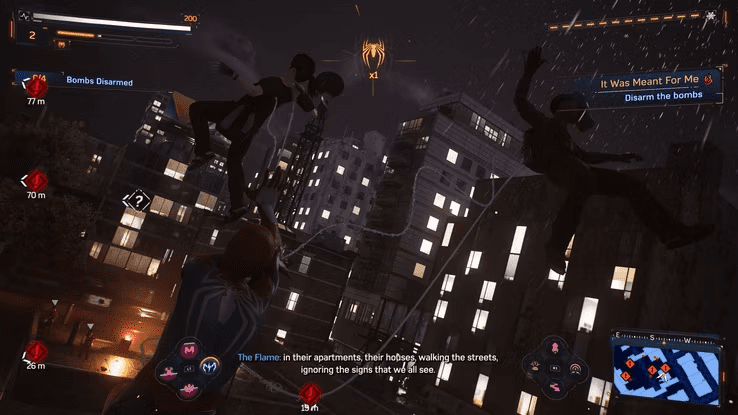Screen dimensions: 738x415
Task: Select the bomb waypoint marker at 77 m
Action: (37, 87)
